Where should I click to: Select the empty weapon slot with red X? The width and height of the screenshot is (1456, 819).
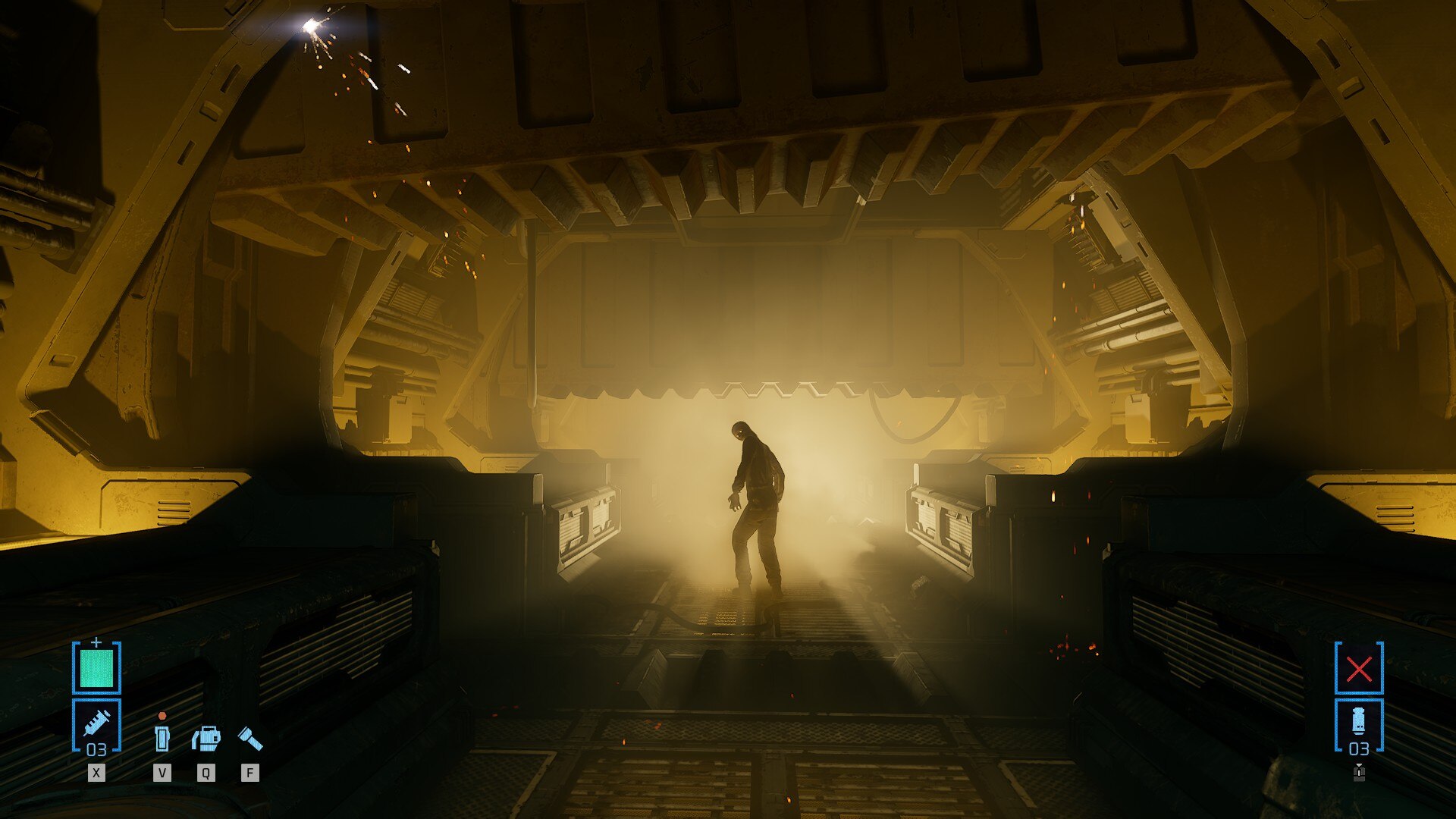click(x=1359, y=668)
